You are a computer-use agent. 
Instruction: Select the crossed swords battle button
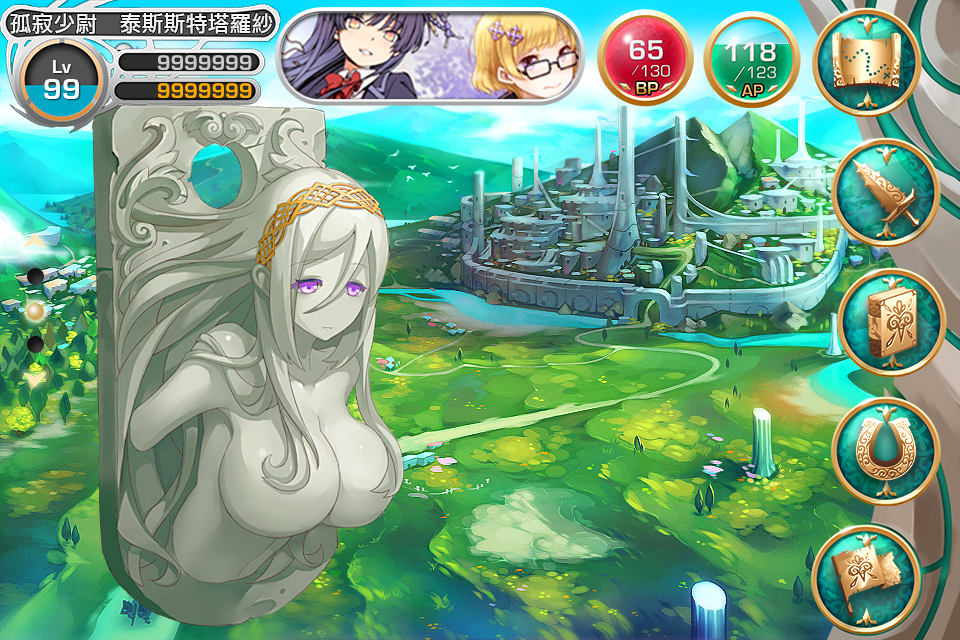point(882,193)
